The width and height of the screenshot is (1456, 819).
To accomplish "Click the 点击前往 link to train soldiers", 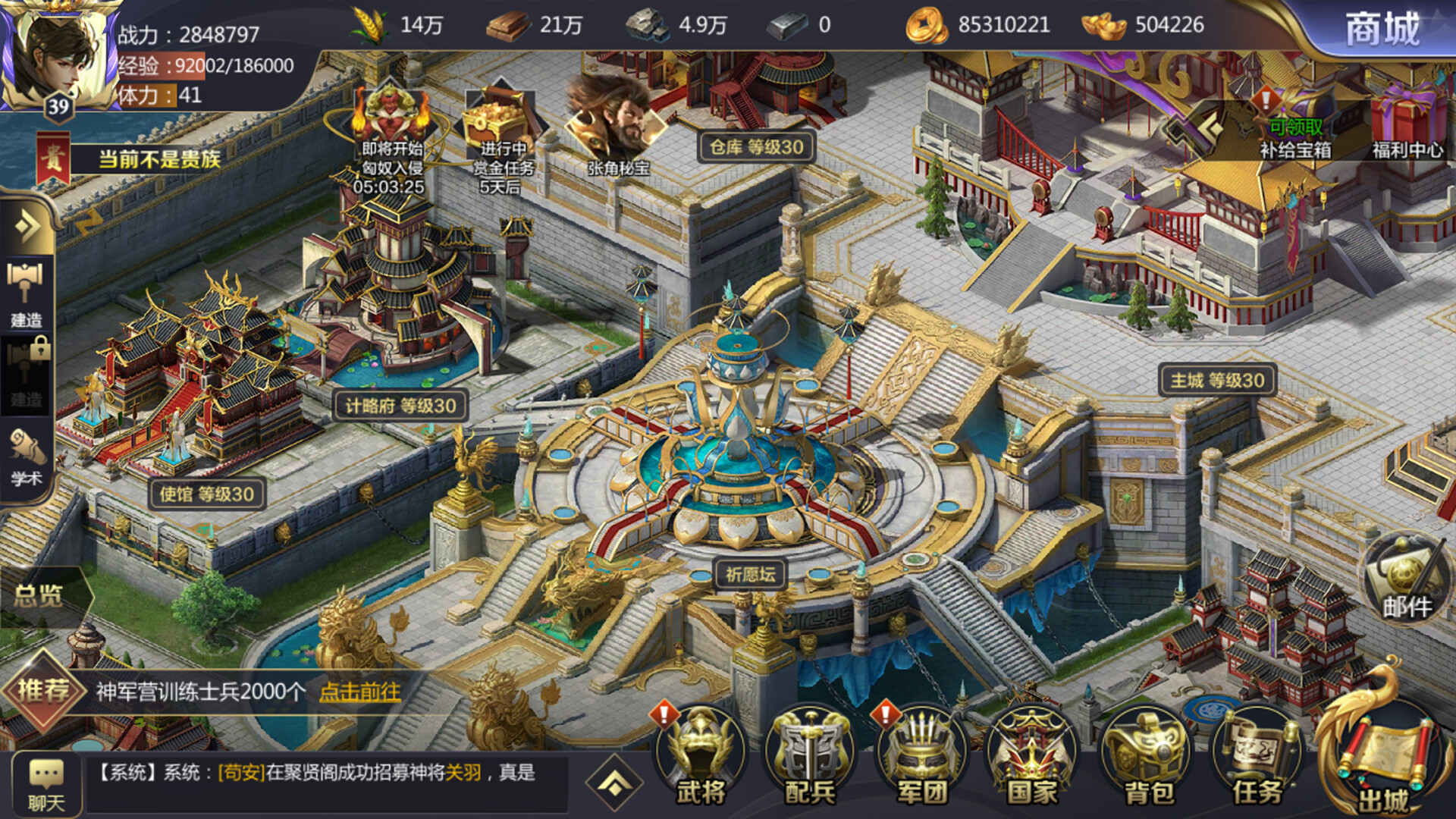I will pyautogui.click(x=360, y=692).
